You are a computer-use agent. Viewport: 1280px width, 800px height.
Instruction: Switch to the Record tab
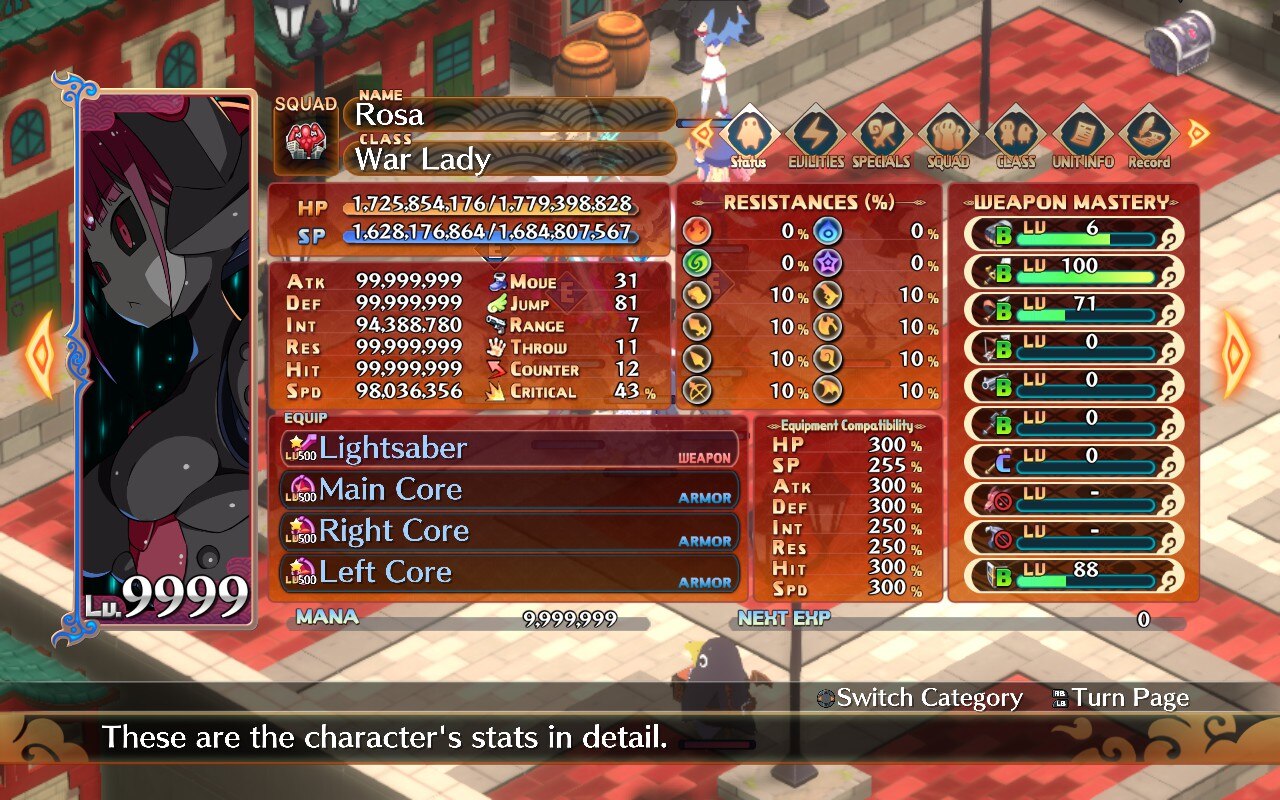[x=1149, y=136]
